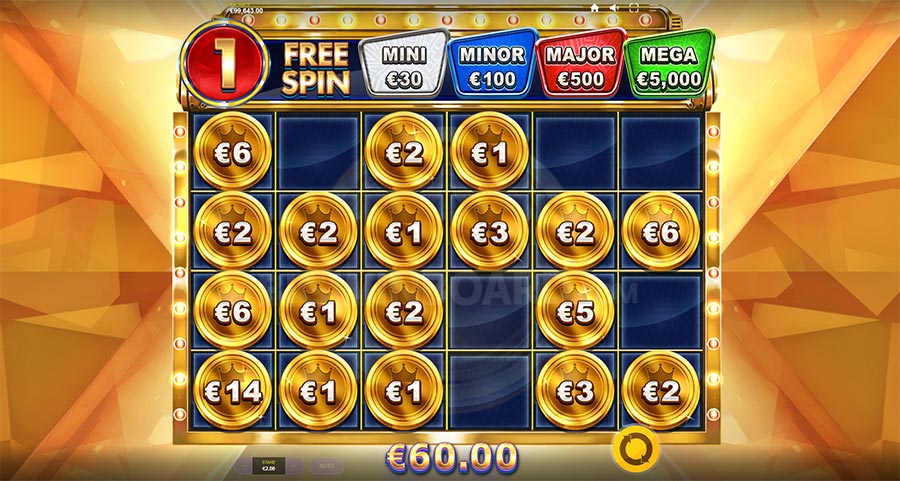This screenshot has width=900, height=481.
Task: Toggle the sound speaker icon
Action: [x=614, y=8]
